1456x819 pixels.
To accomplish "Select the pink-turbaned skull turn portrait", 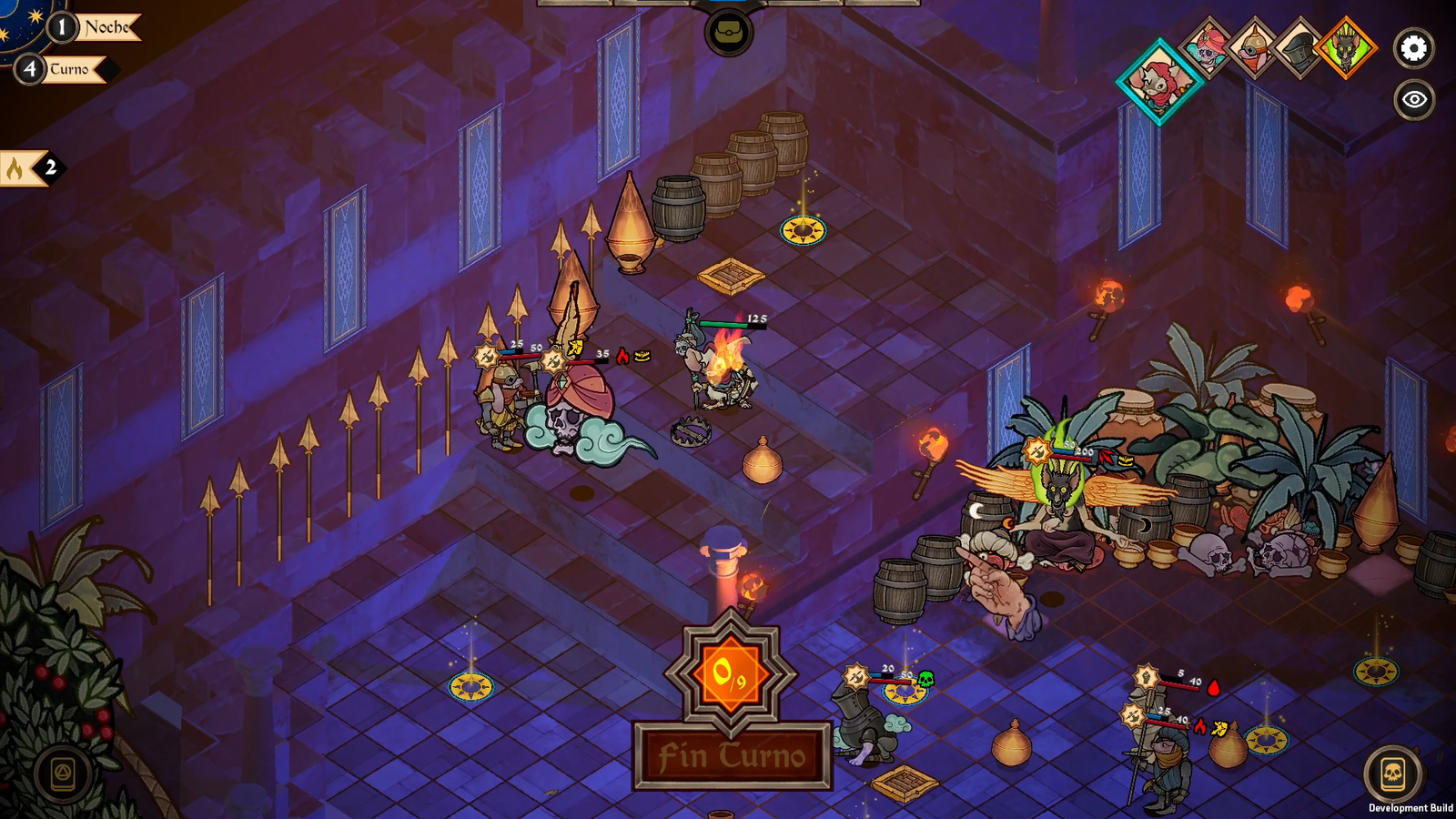I will coord(1208,47).
